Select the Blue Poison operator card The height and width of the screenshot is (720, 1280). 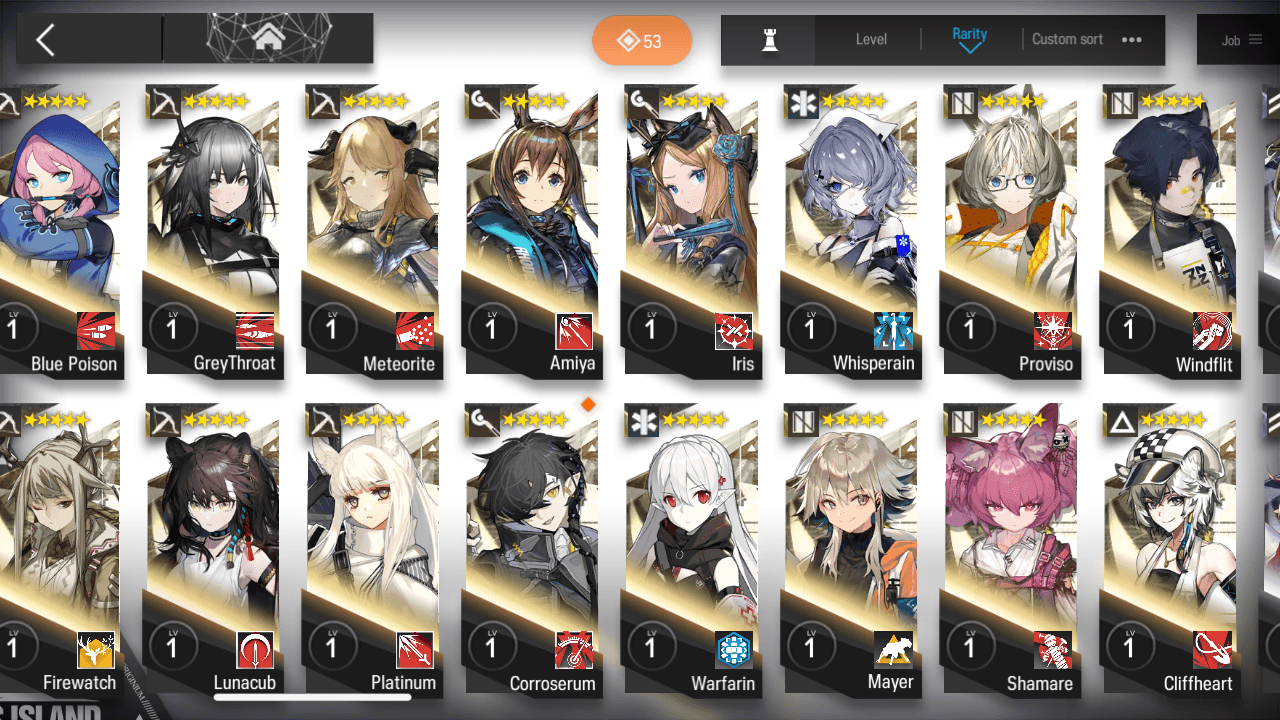(x=60, y=230)
